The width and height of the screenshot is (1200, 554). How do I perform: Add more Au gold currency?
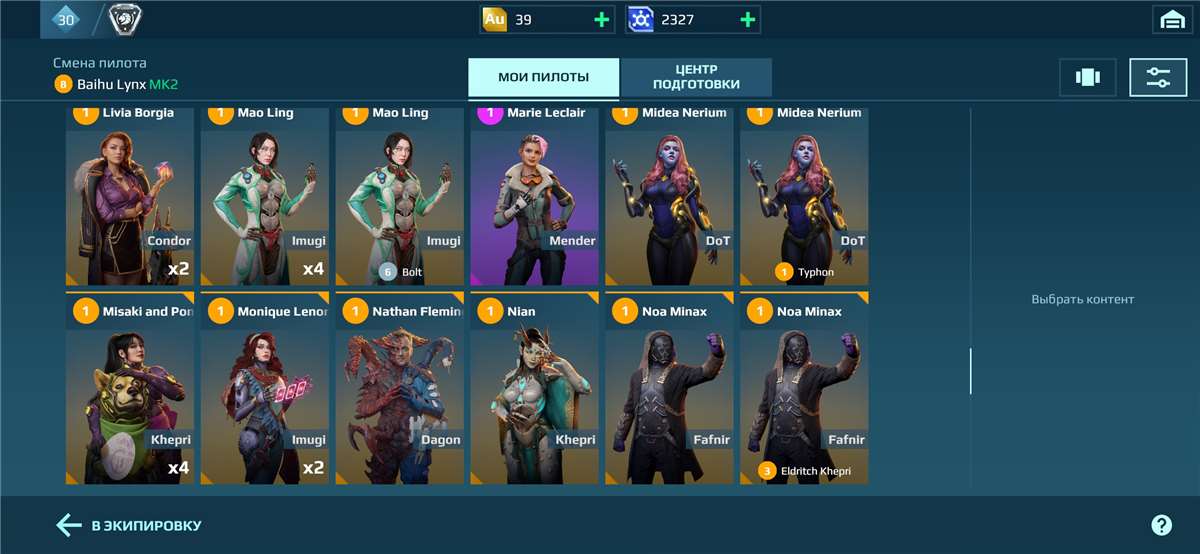(602, 19)
